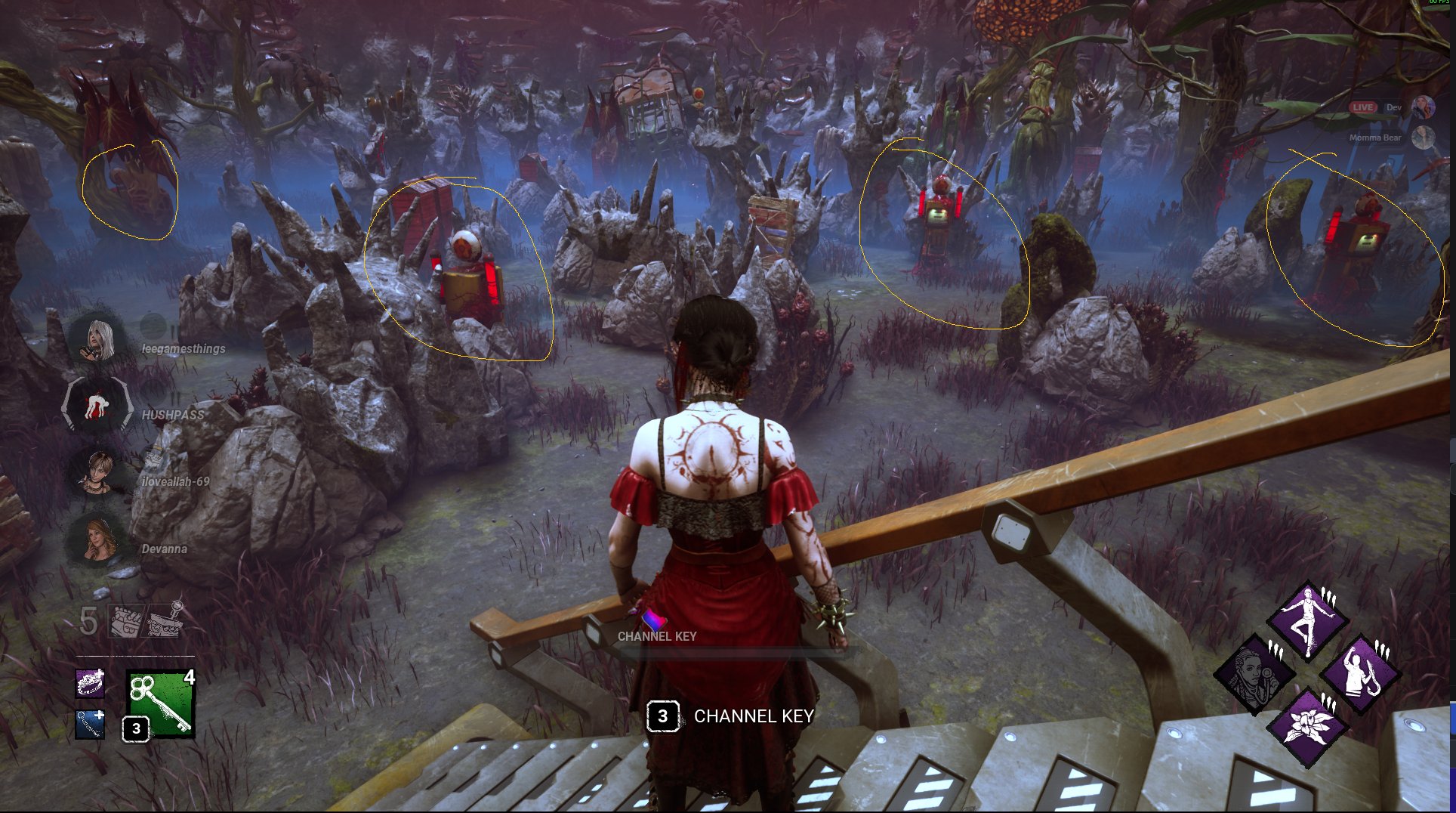Select iloveallah-69 survivor portrait

click(x=97, y=472)
